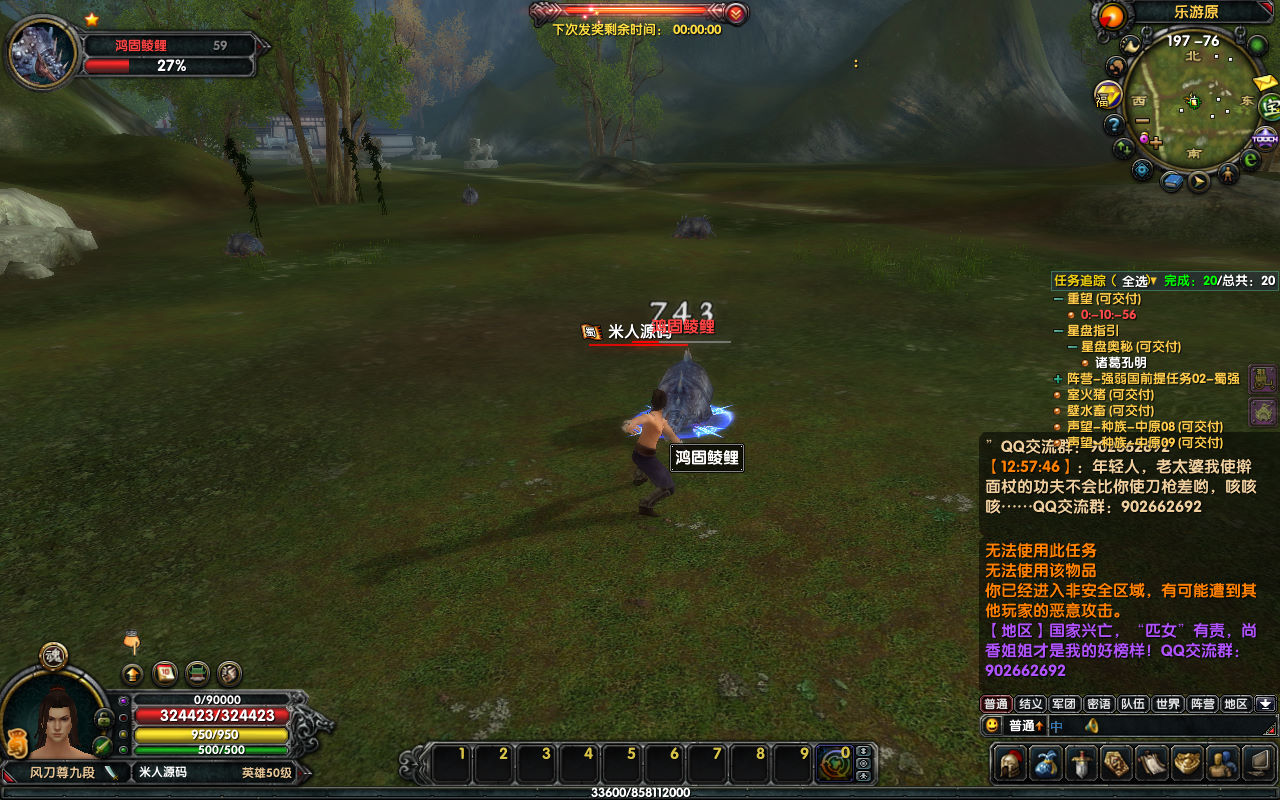The width and height of the screenshot is (1280, 800).
Task: Click the blue question mark help icon
Action: pyautogui.click(x=1114, y=125)
